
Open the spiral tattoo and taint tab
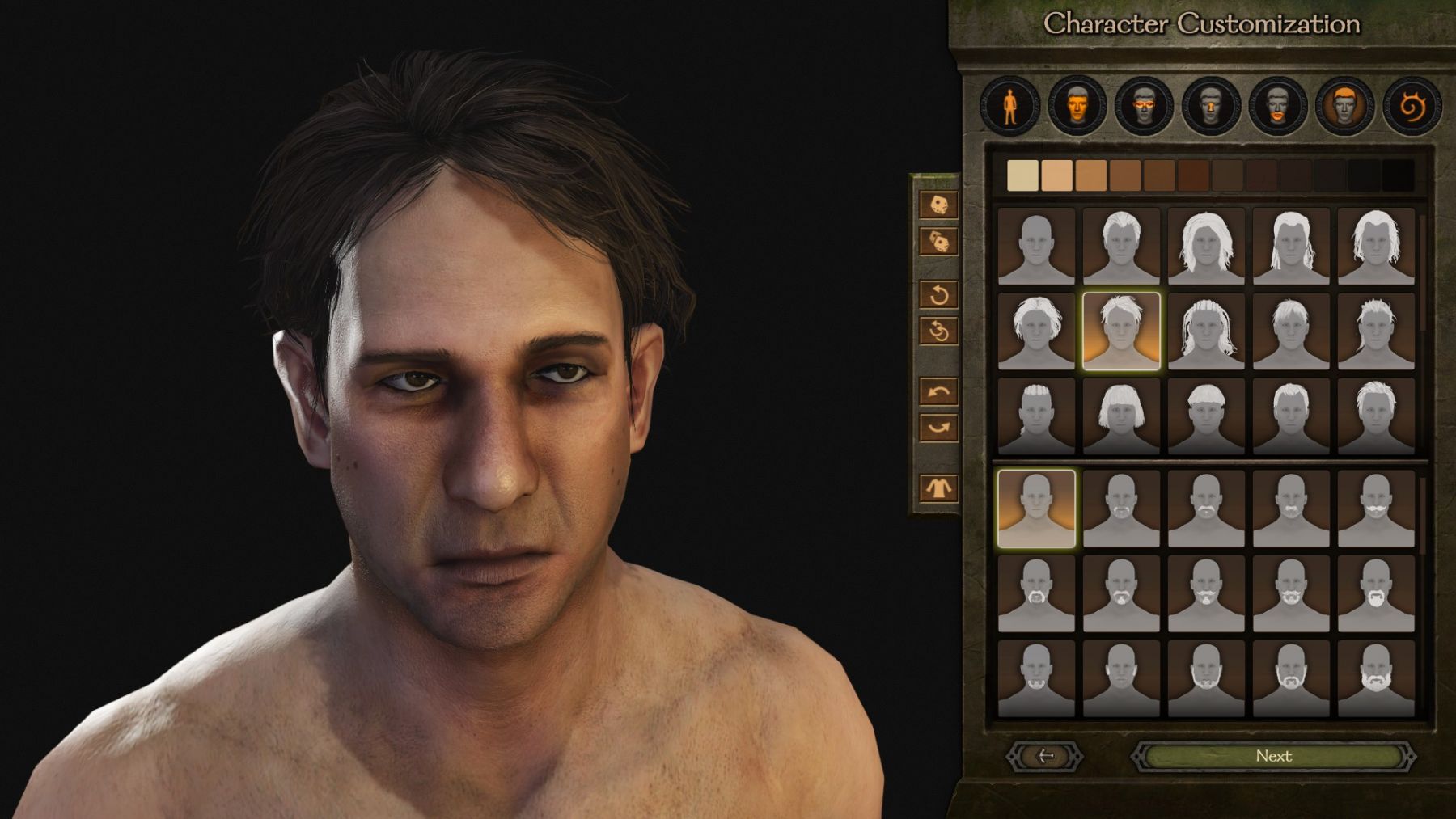tap(1412, 106)
